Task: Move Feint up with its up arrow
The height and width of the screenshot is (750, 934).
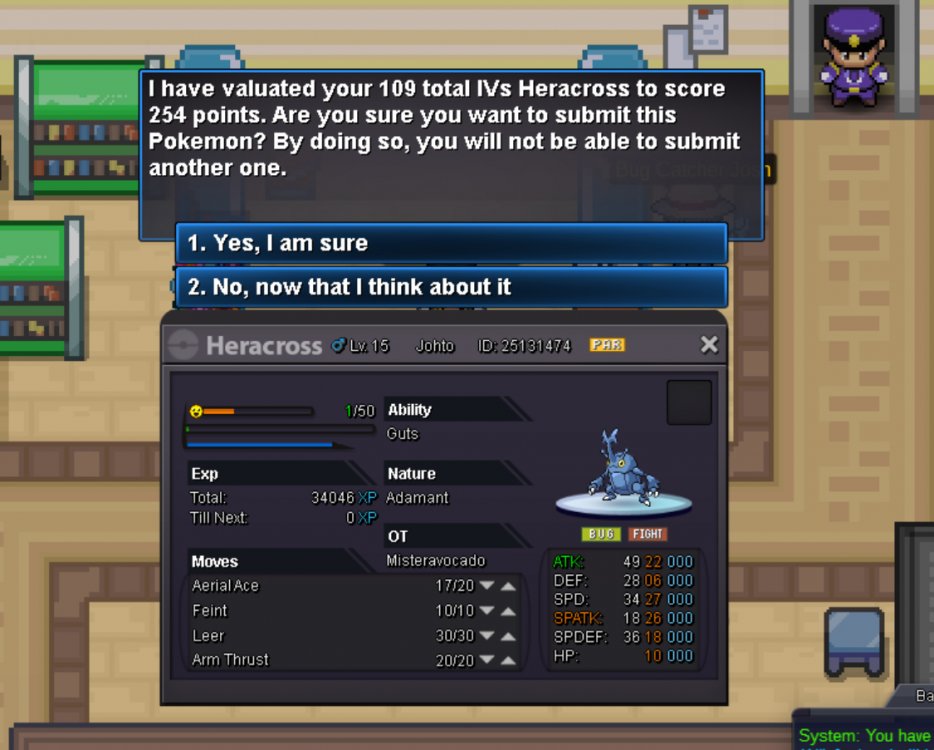Action: pyautogui.click(x=508, y=611)
